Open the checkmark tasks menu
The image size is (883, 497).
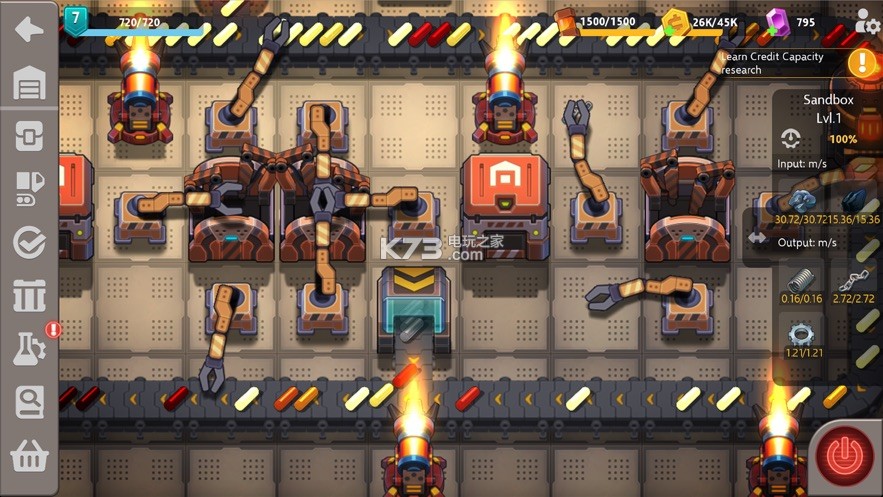[29, 242]
